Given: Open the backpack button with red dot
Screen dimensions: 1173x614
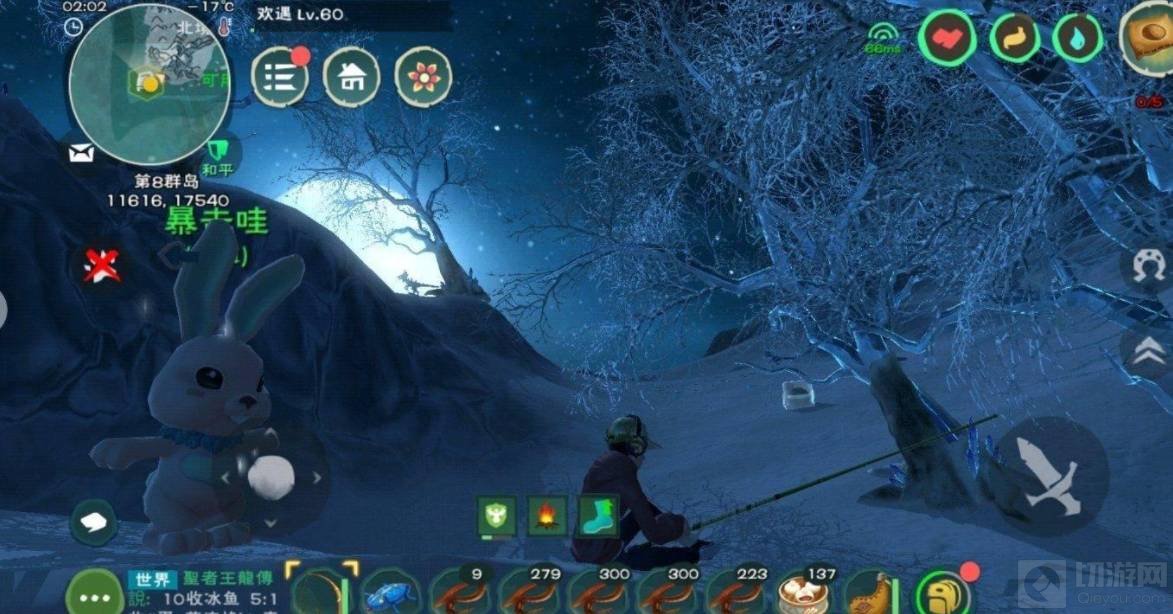Looking at the screenshot, I should pos(942,592).
